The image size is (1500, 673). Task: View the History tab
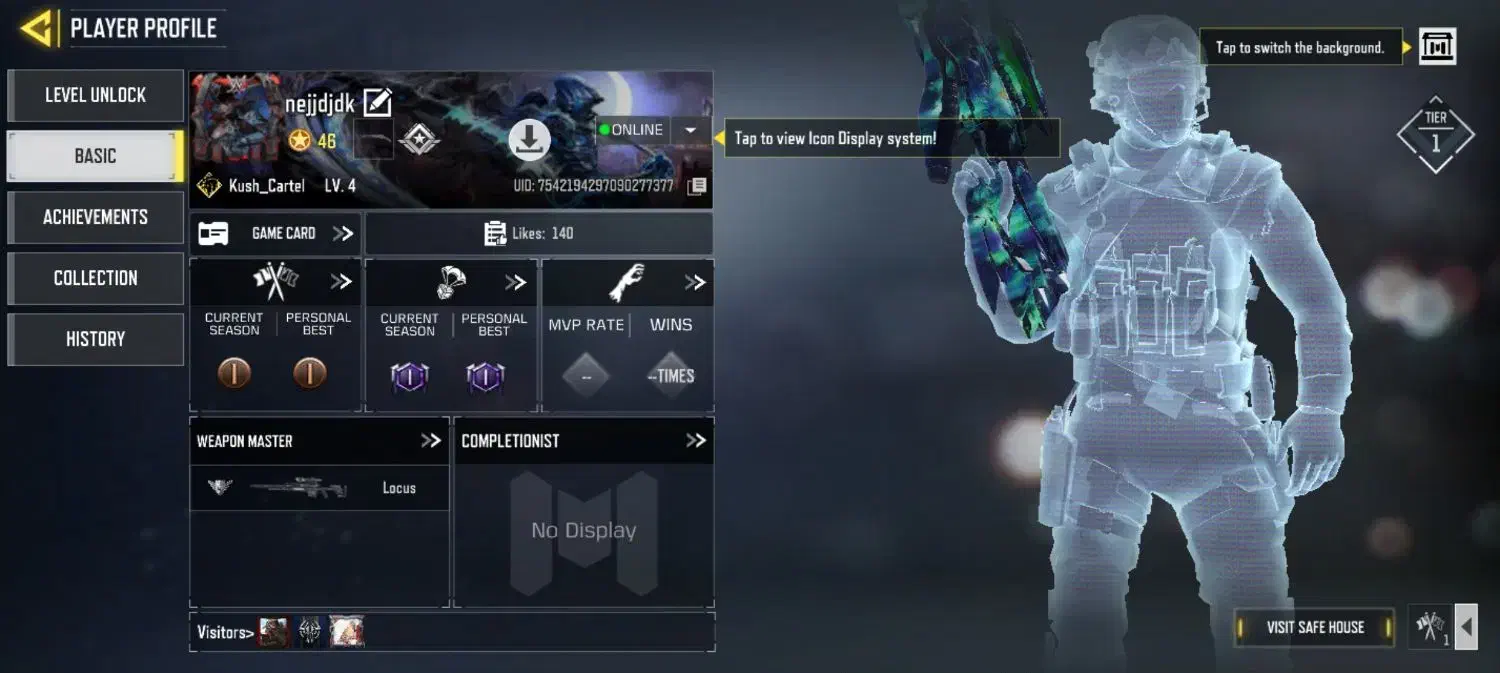[95, 339]
